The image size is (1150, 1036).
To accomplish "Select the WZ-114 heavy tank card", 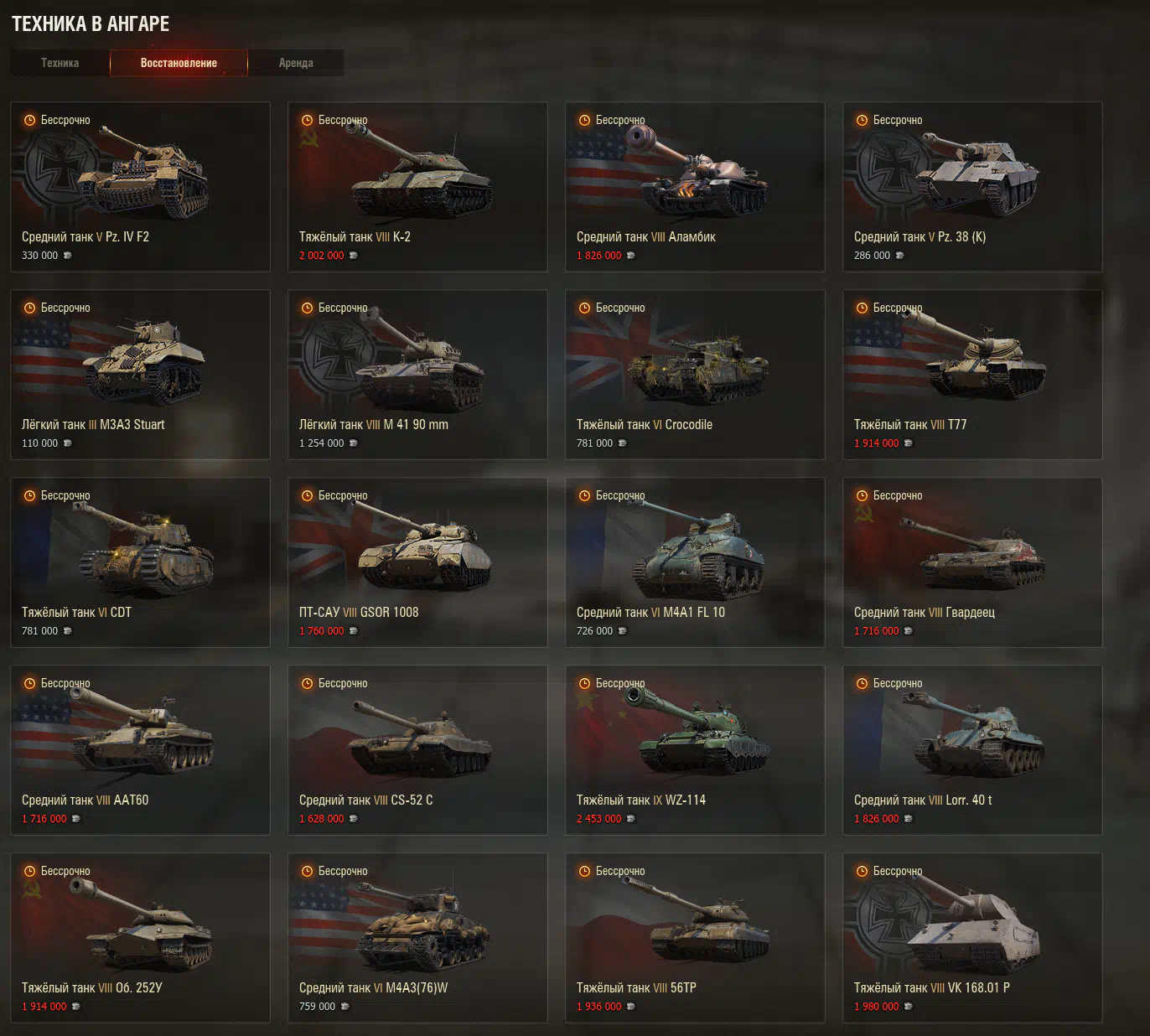I will click(x=695, y=750).
